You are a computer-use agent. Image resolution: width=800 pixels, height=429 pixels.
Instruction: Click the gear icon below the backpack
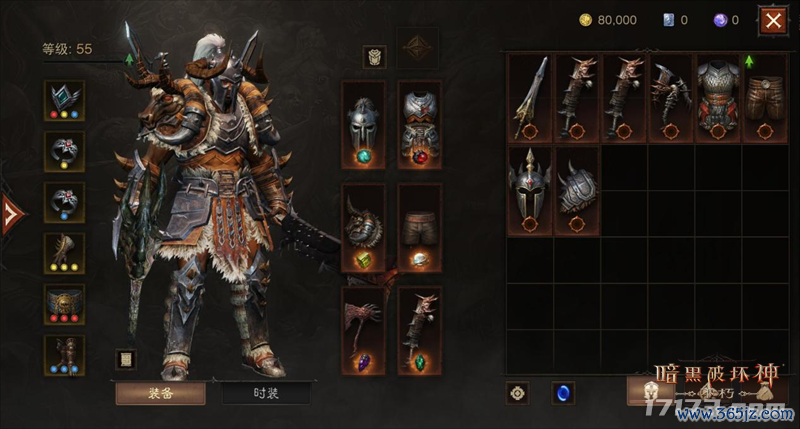tap(518, 393)
